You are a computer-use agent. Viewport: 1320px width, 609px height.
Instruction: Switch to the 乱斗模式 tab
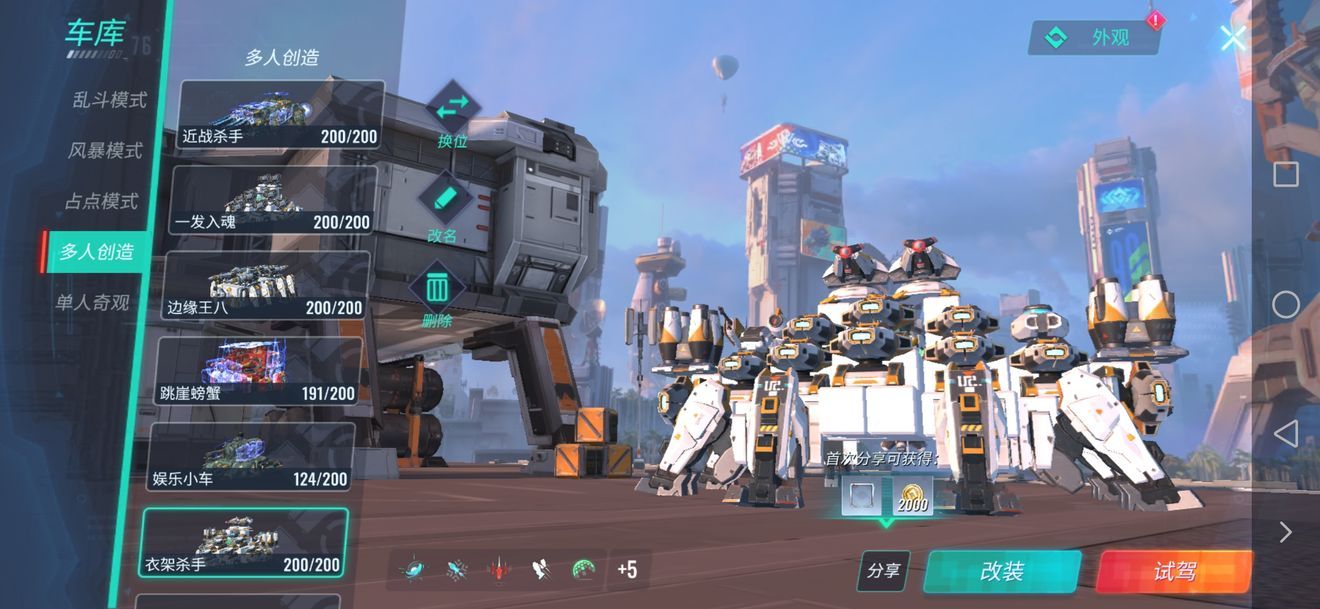coord(109,100)
